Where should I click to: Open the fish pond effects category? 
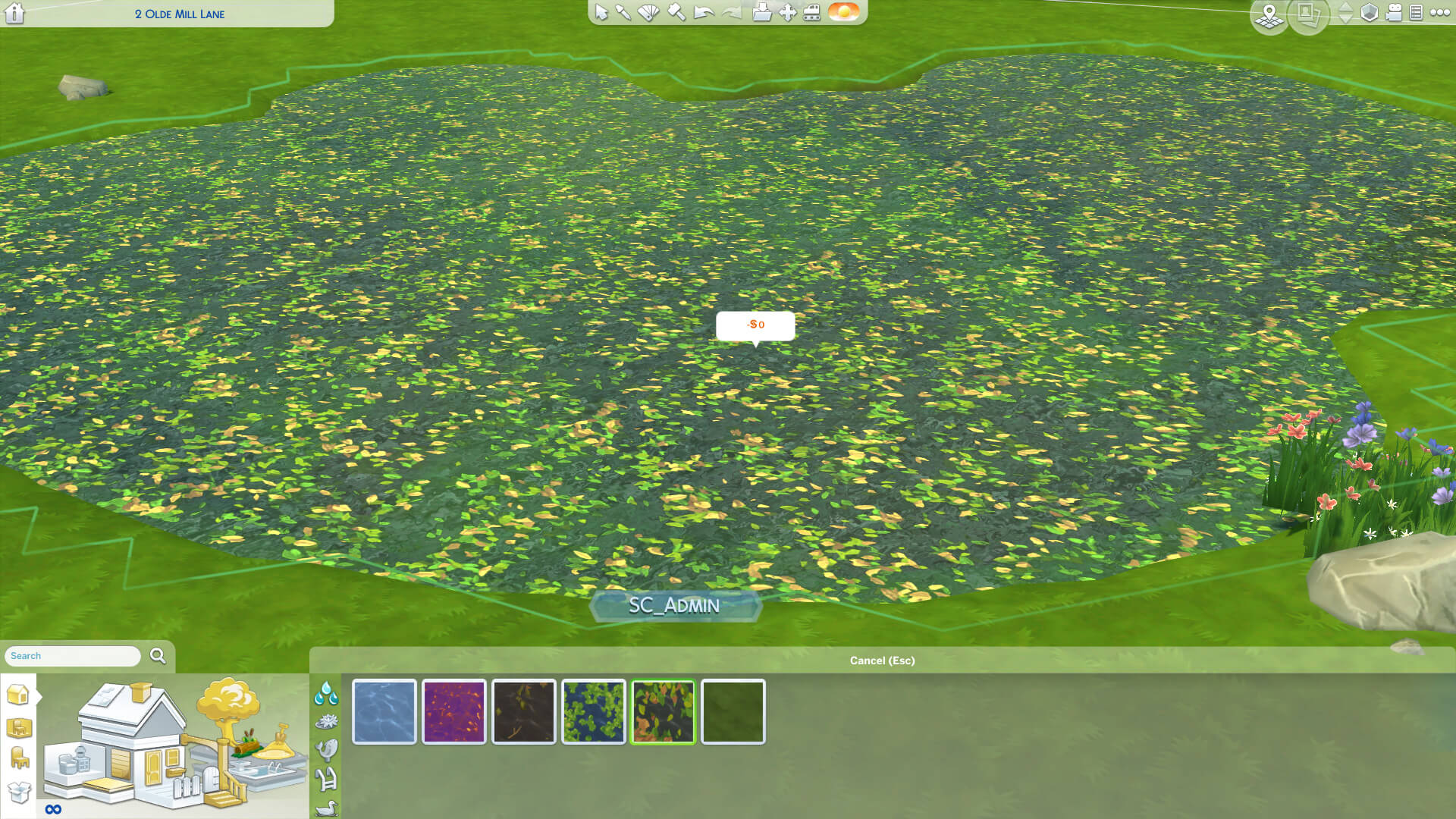point(326,750)
